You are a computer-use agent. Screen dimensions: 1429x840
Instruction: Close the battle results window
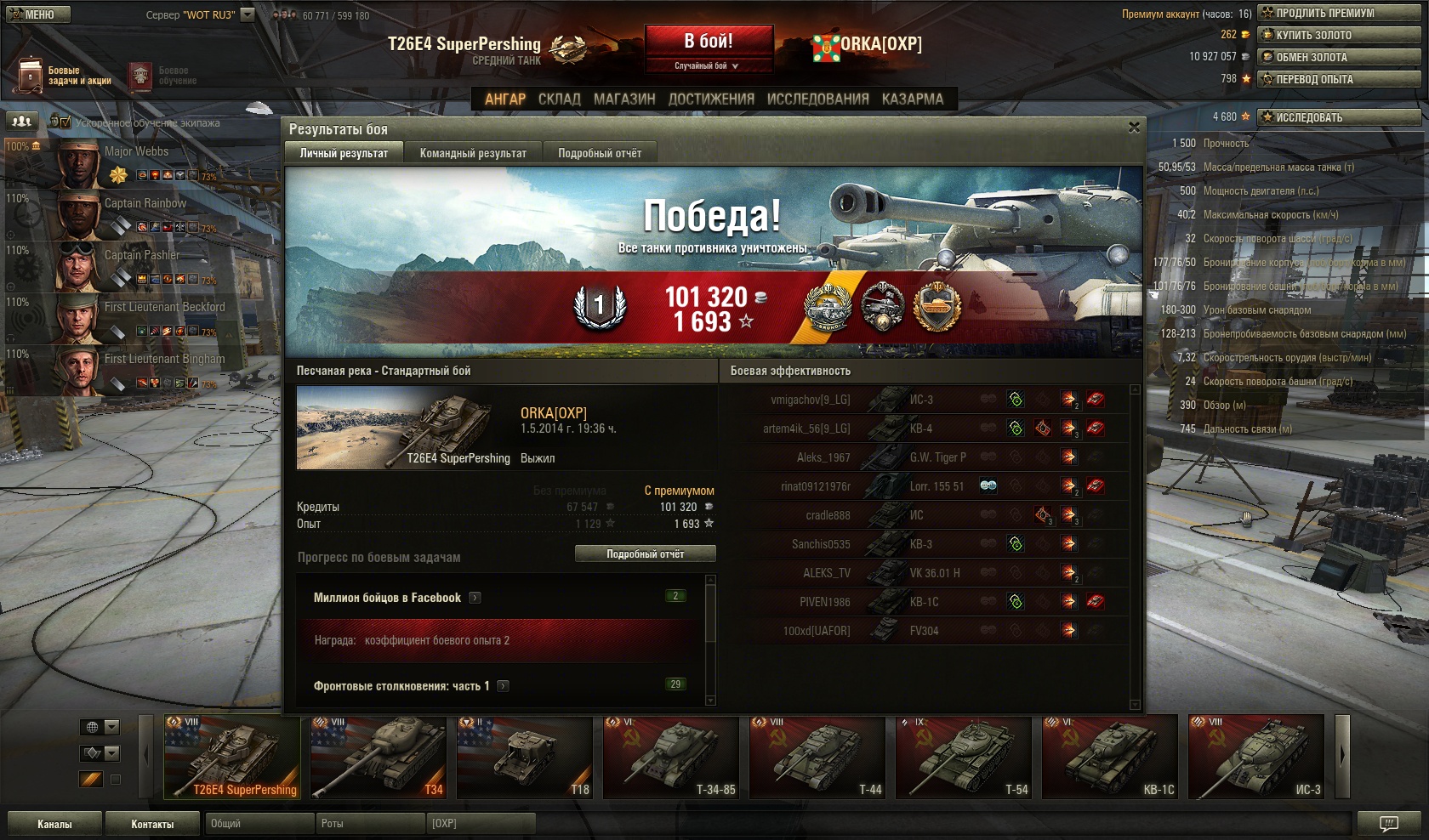pos(1133,128)
